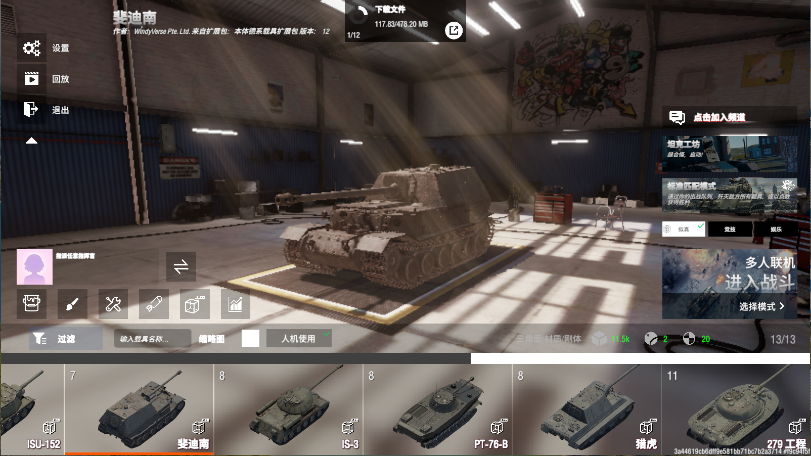Screen dimensions: 811x456
Task: Swap vehicles using the double-arrow button
Action: pos(181,267)
